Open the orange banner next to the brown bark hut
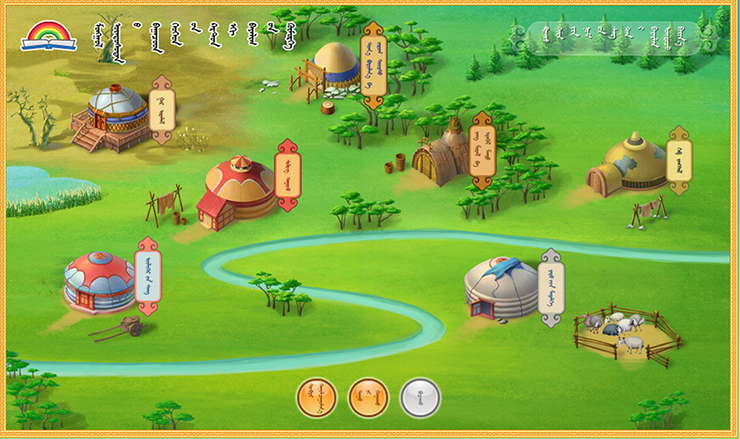The image size is (740, 439). [x=482, y=150]
